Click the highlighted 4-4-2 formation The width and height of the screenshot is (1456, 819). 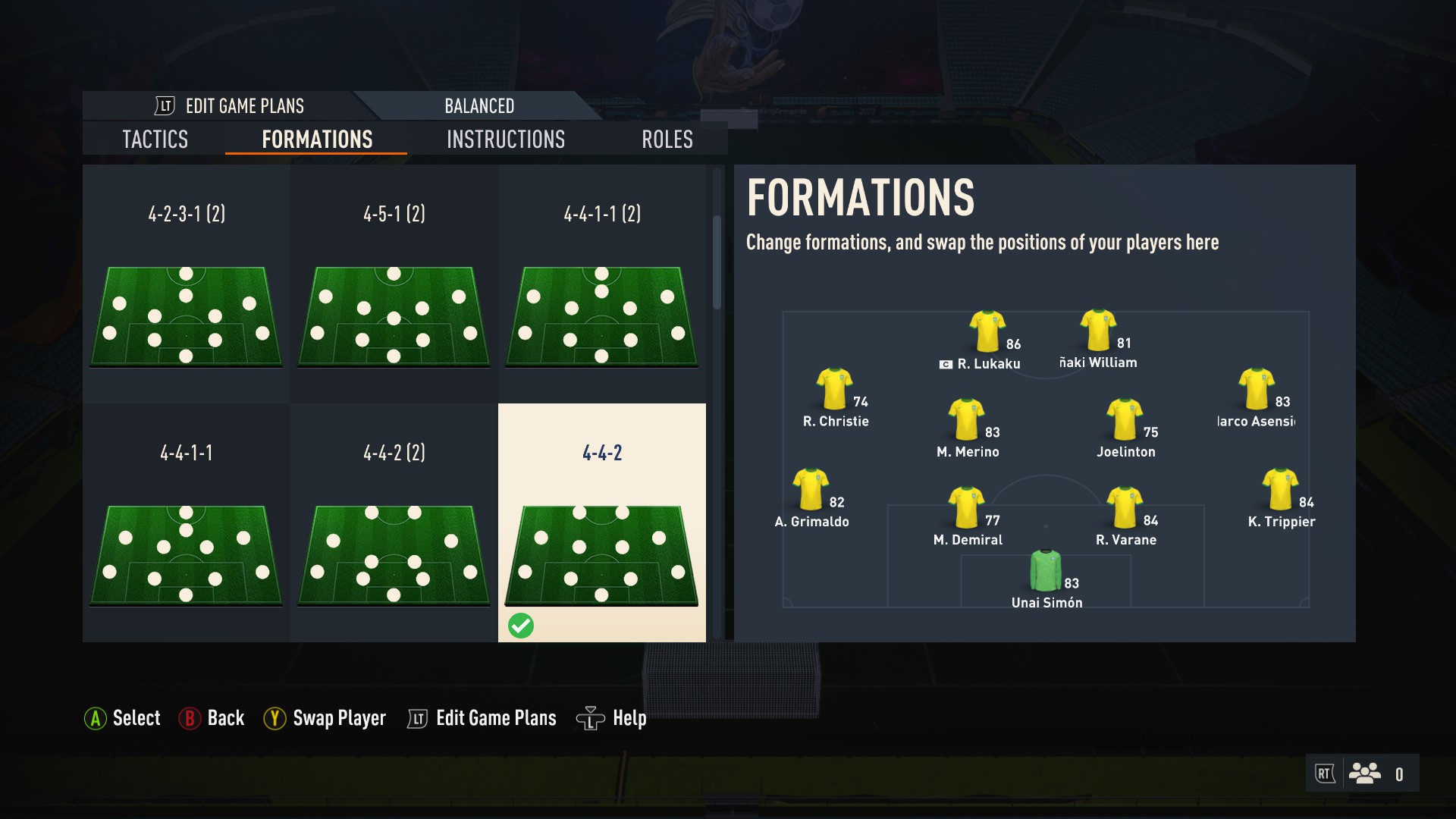601,522
